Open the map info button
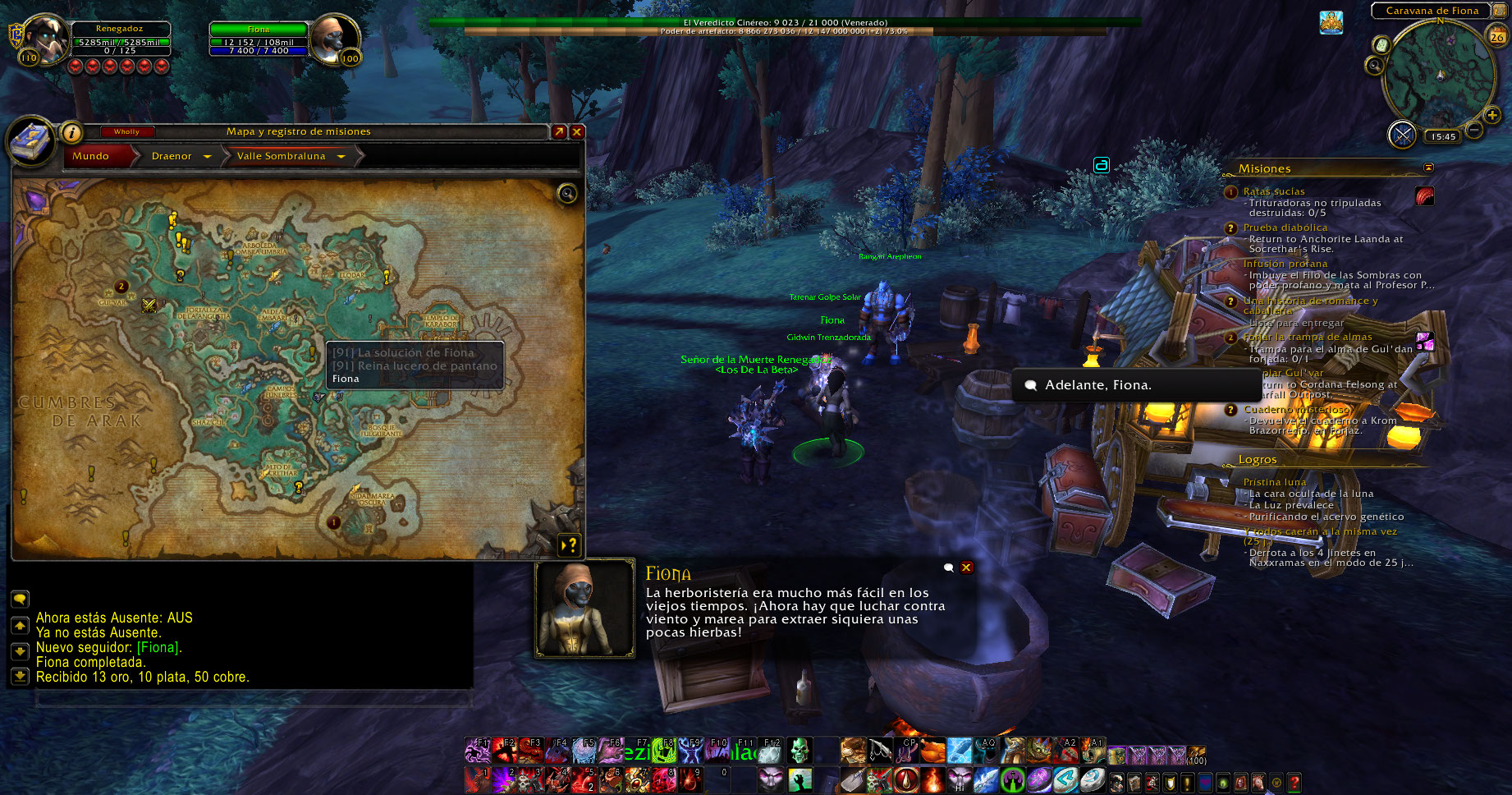The height and width of the screenshot is (795, 1512). [72, 132]
